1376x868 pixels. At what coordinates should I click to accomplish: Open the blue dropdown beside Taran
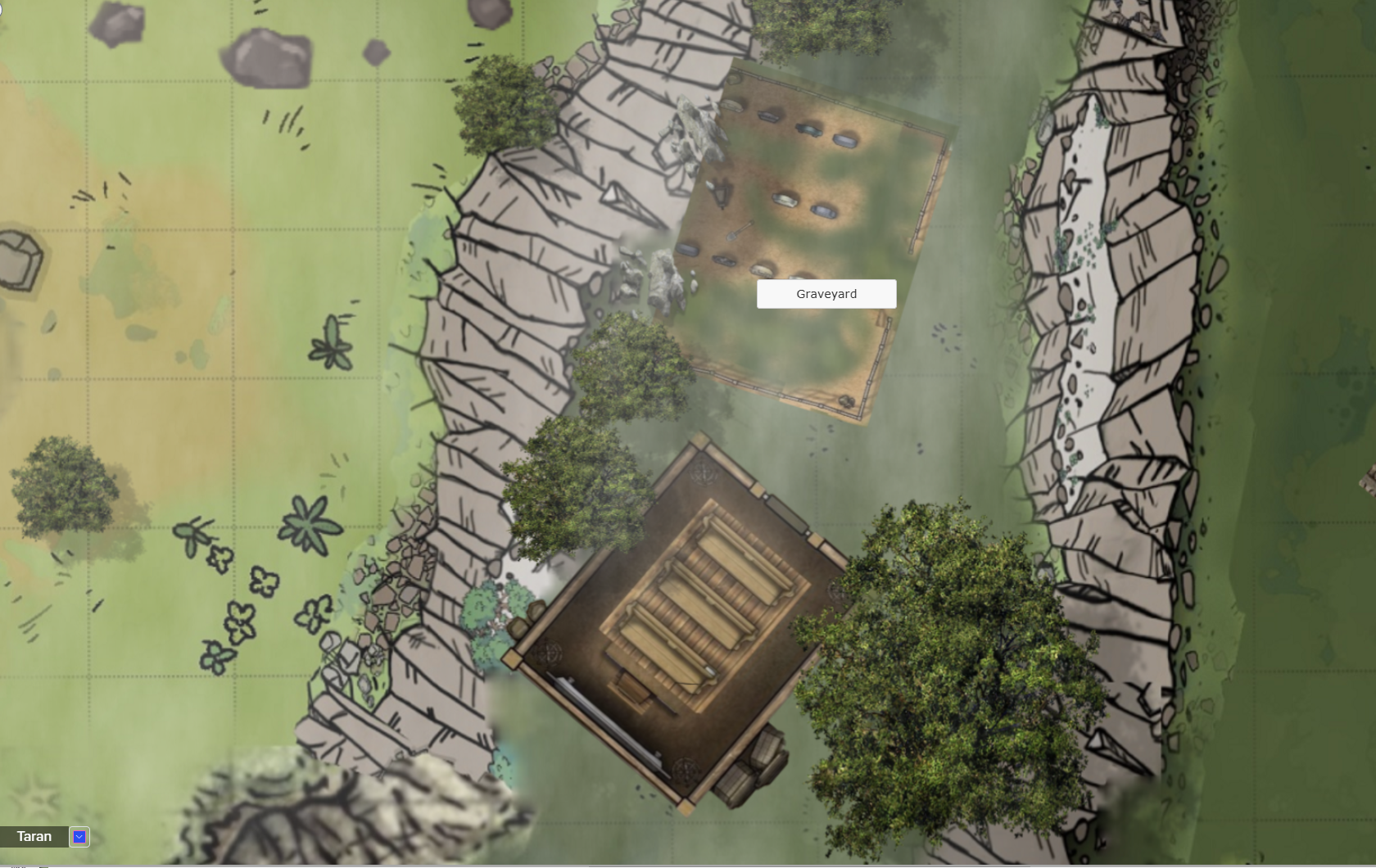(x=79, y=836)
